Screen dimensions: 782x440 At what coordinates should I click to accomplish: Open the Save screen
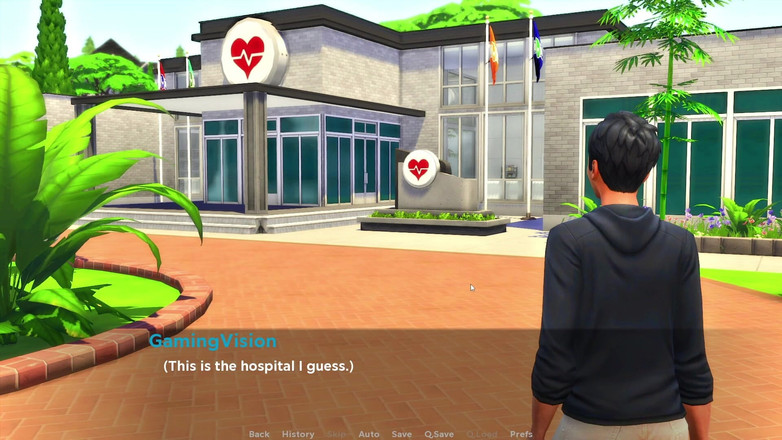point(402,434)
